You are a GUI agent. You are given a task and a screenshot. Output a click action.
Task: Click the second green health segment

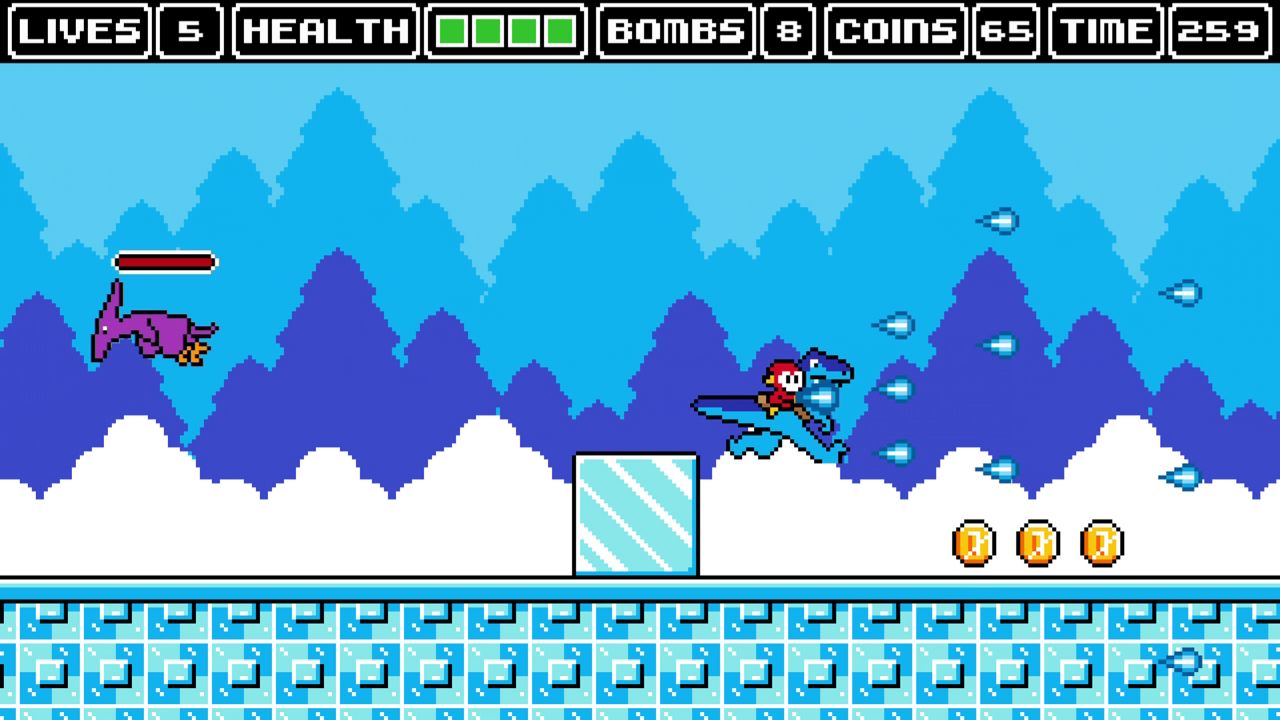click(x=488, y=31)
